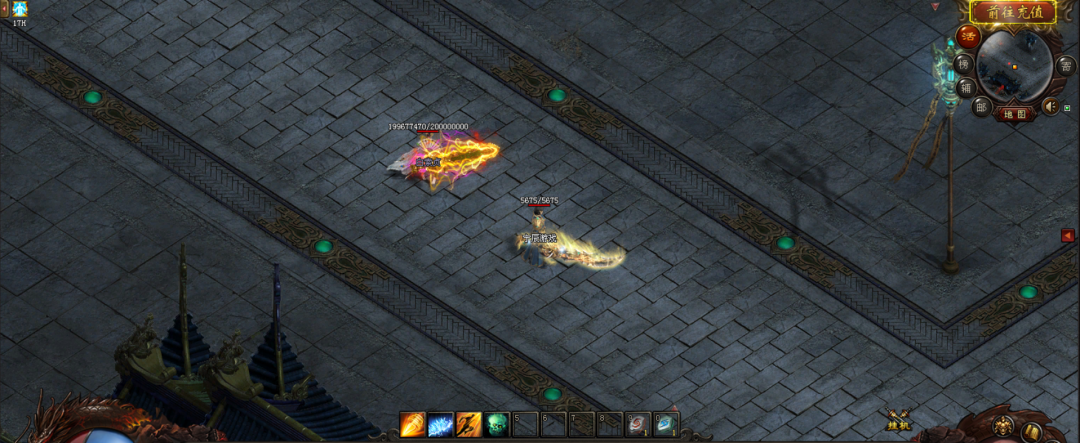Use the orange dashing figure skill
This screenshot has width=1080, height=443.
(469, 425)
